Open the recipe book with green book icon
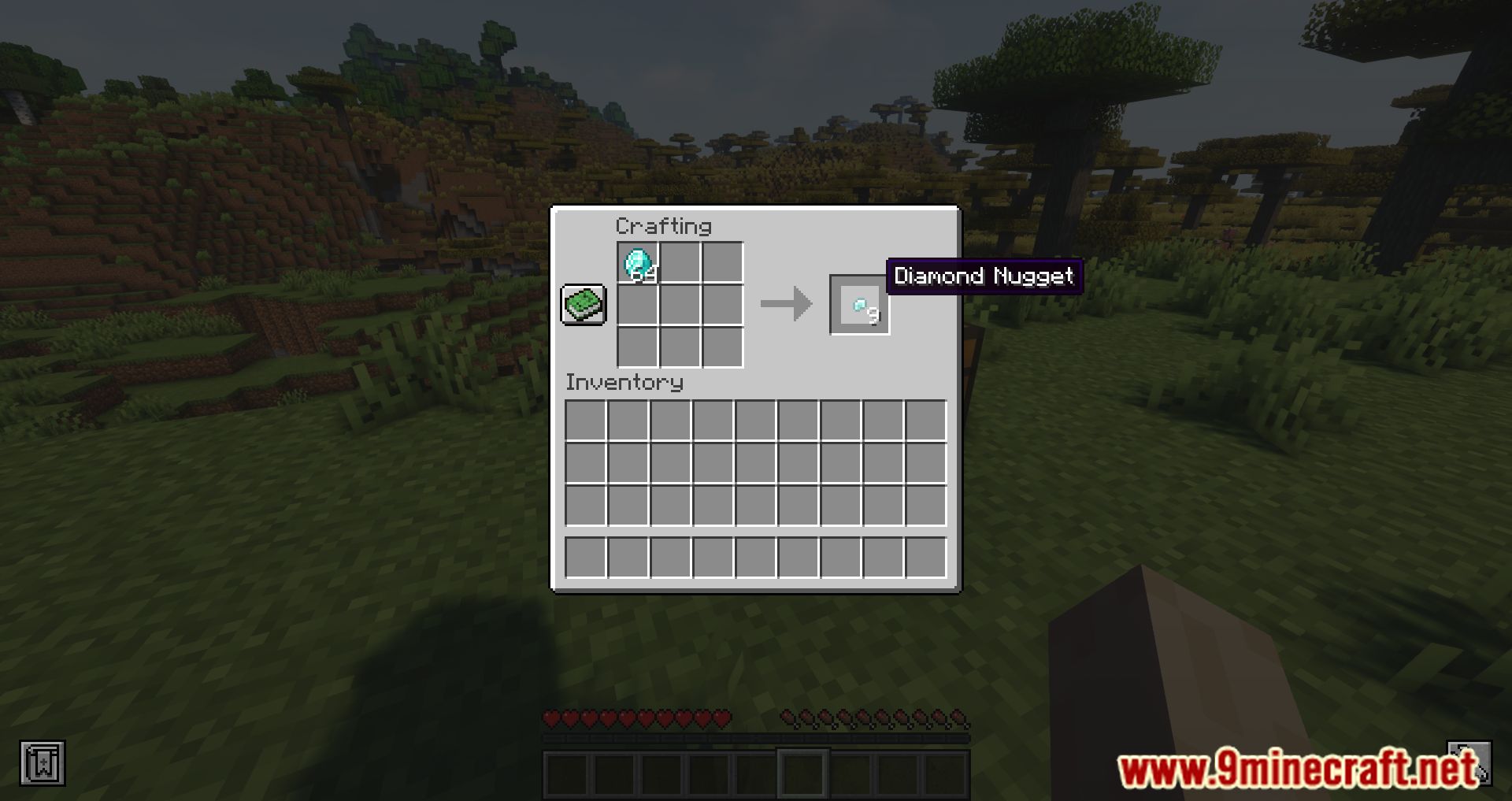The image size is (1512, 801). pyautogui.click(x=583, y=304)
